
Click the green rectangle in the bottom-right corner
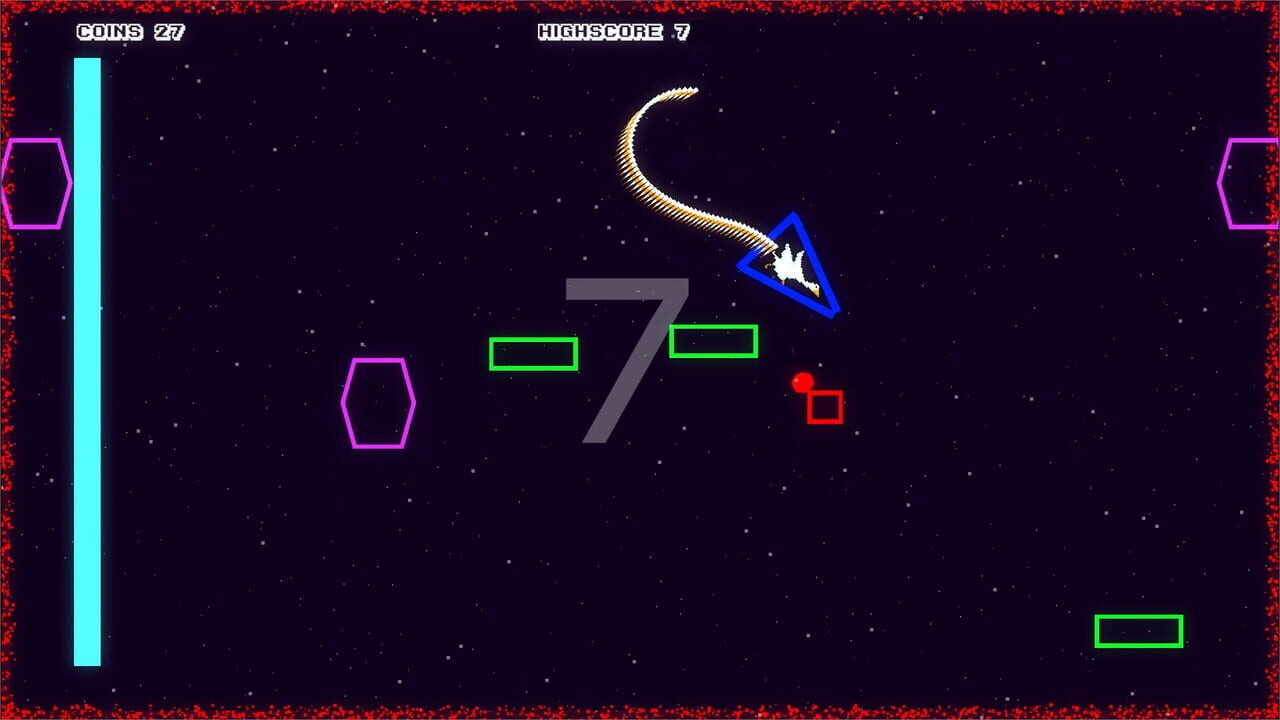(x=1137, y=629)
